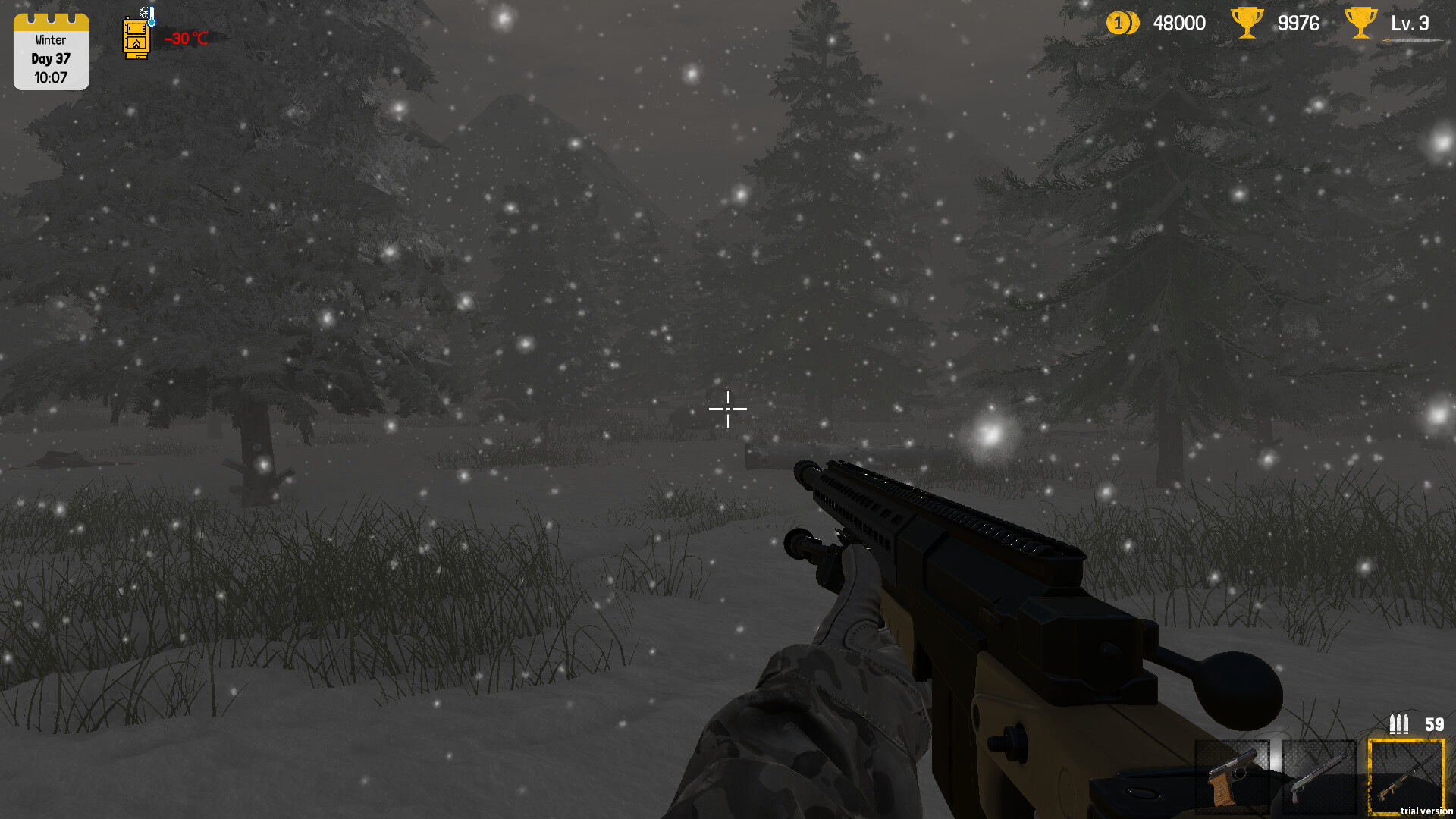Click the 48000 coin balance
Image resolution: width=1456 pixels, height=819 pixels.
pyautogui.click(x=1180, y=23)
